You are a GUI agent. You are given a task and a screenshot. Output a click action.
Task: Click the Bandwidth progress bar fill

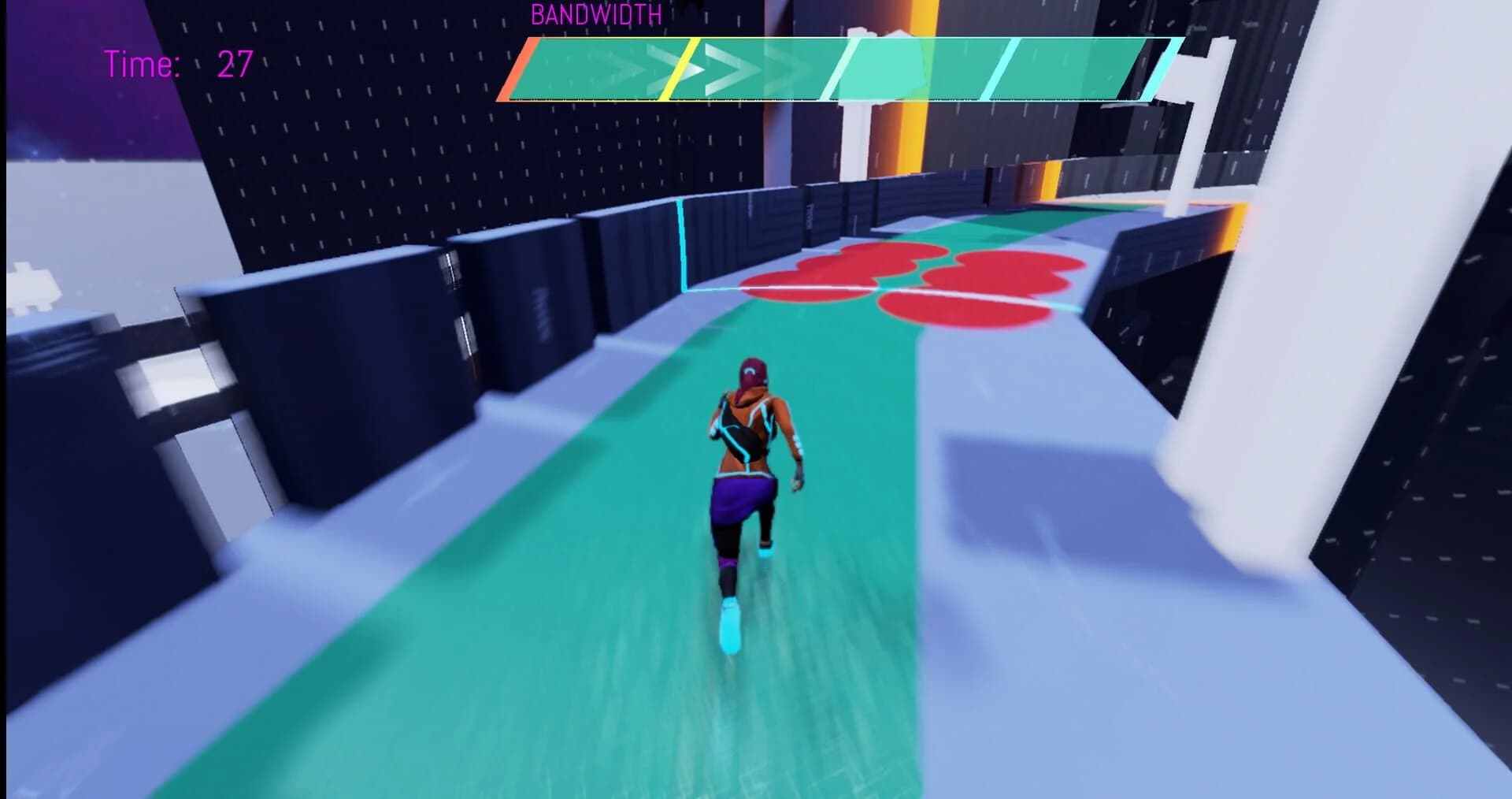[787, 67]
